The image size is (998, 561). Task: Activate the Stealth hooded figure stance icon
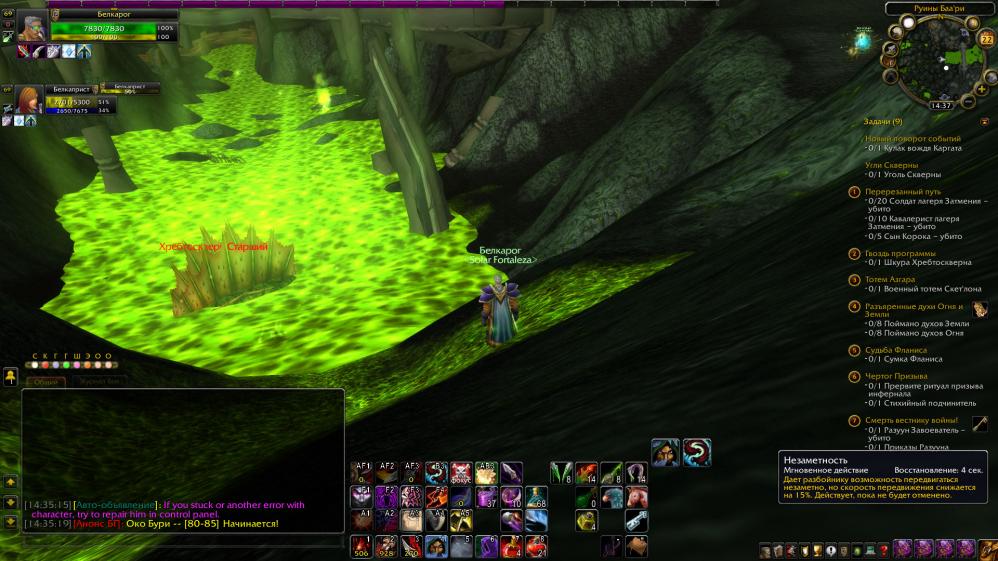[x=666, y=453]
